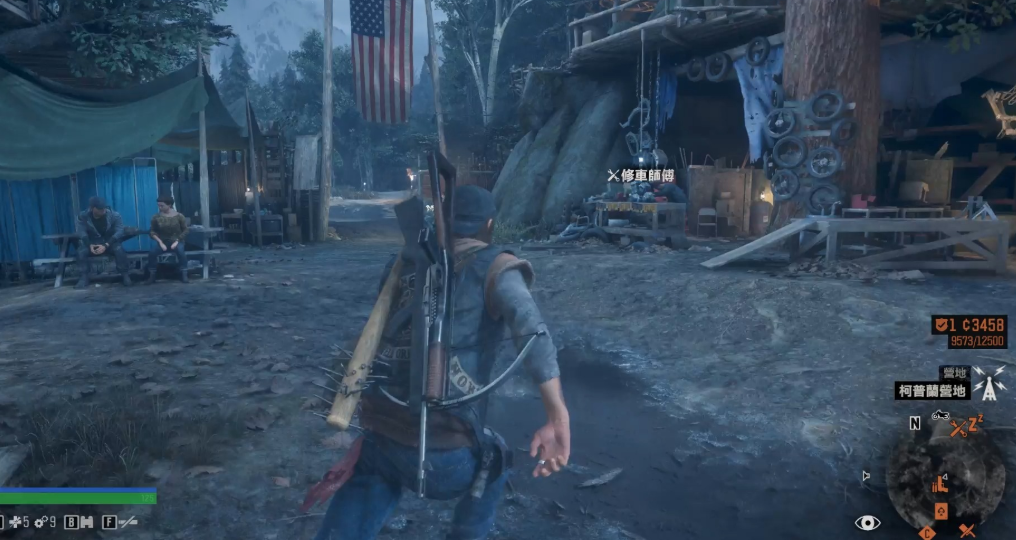Select the mechanic wrench marker above minimap
The height and width of the screenshot is (540, 1016).
(957, 428)
